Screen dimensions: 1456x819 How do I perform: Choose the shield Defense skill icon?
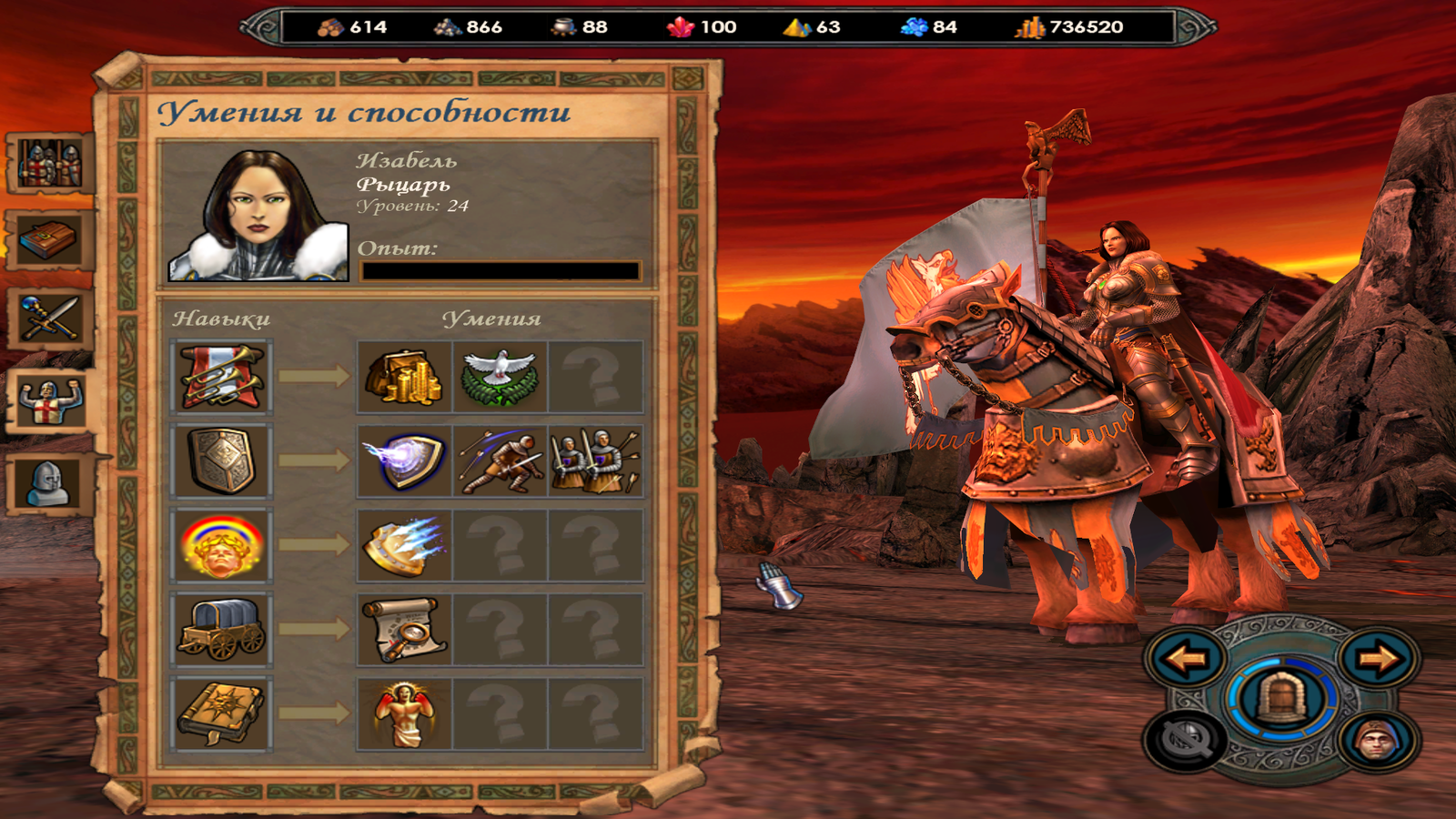click(x=221, y=460)
